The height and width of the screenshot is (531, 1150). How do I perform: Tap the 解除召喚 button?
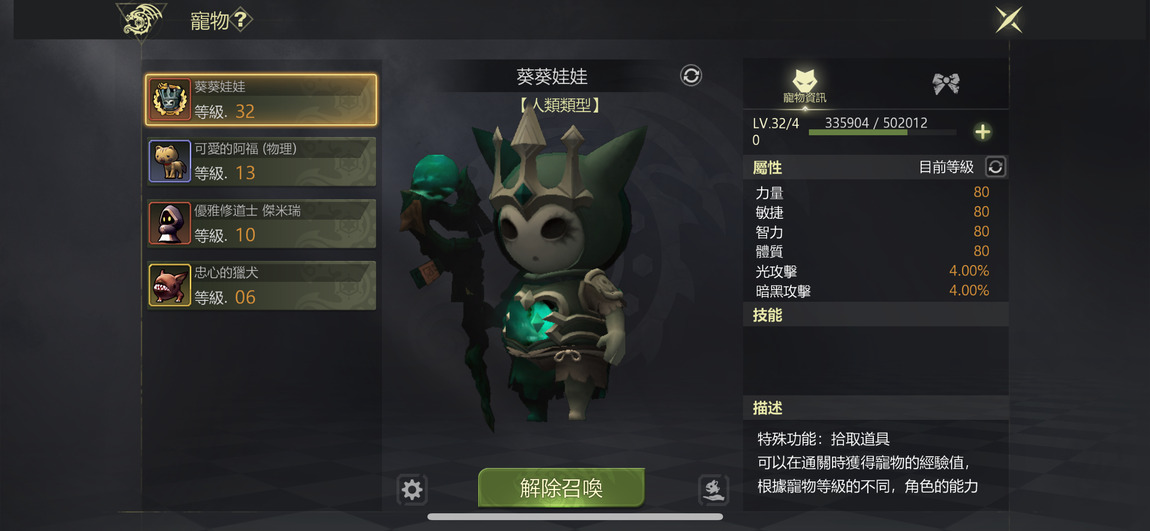pyautogui.click(x=561, y=488)
